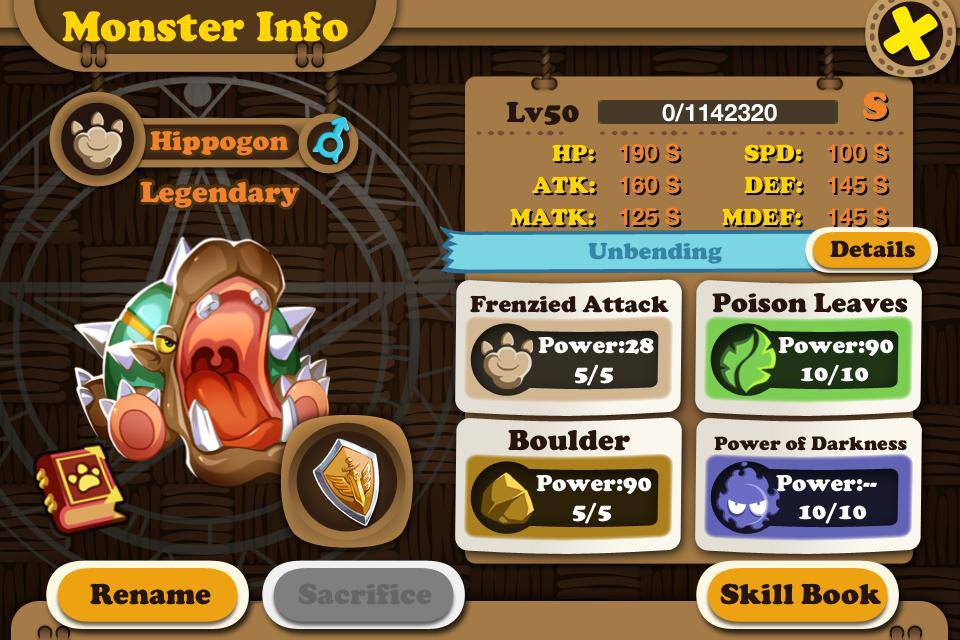Close the Monster Info screen
Screen dimensions: 960x640
pos(910,34)
